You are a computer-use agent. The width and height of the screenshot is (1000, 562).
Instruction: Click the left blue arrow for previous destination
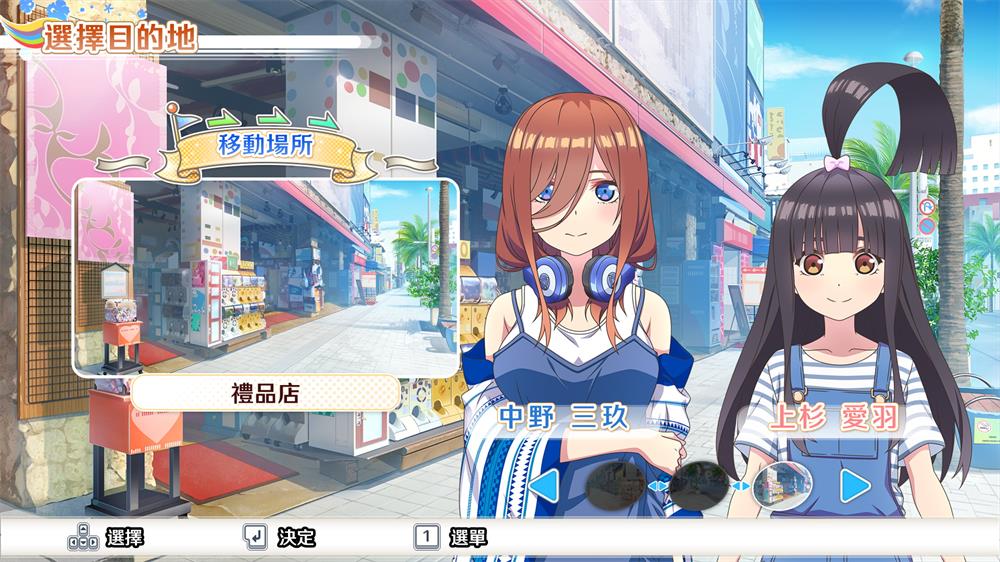coord(543,487)
